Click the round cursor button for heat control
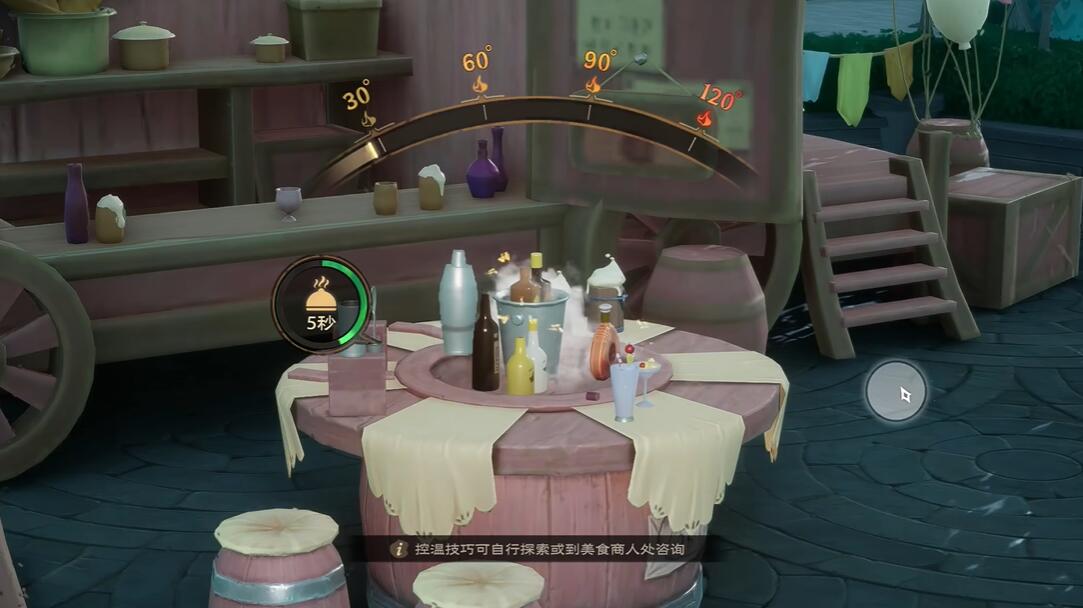 [896, 391]
